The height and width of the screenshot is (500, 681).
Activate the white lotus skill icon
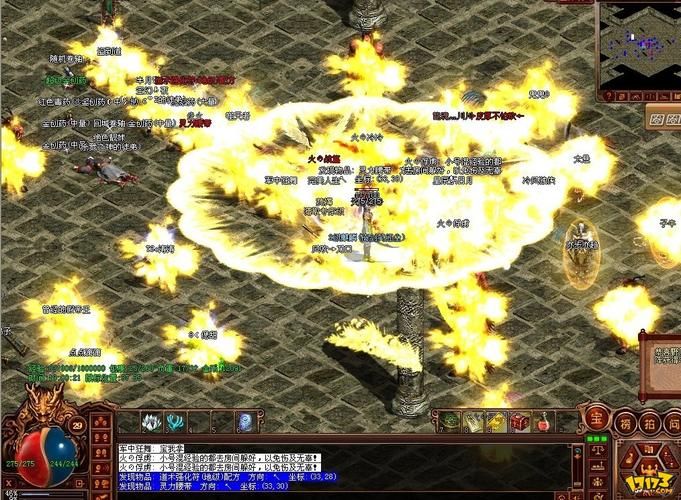[x=152, y=422]
